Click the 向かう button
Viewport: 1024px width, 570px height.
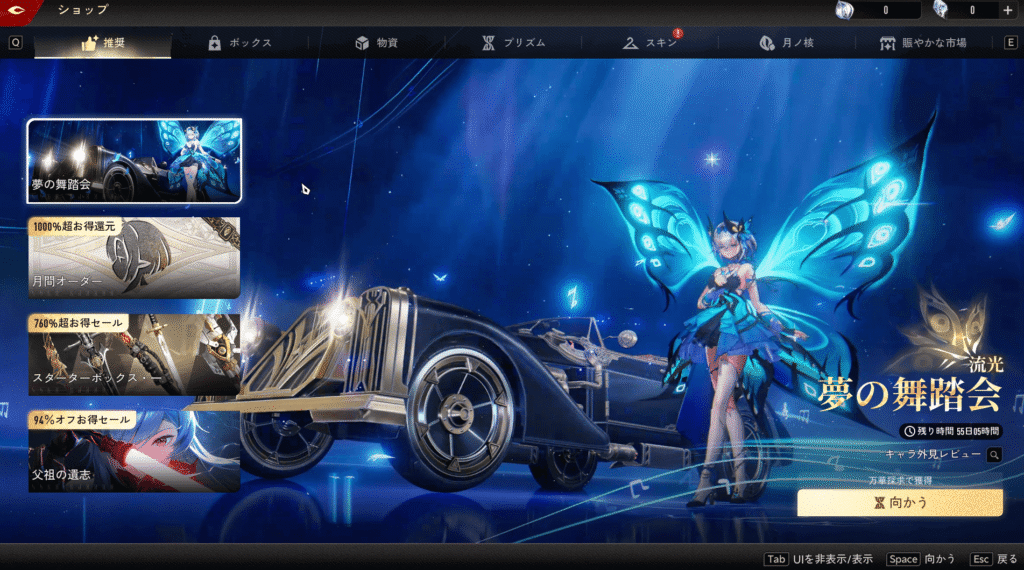pyautogui.click(x=899, y=503)
